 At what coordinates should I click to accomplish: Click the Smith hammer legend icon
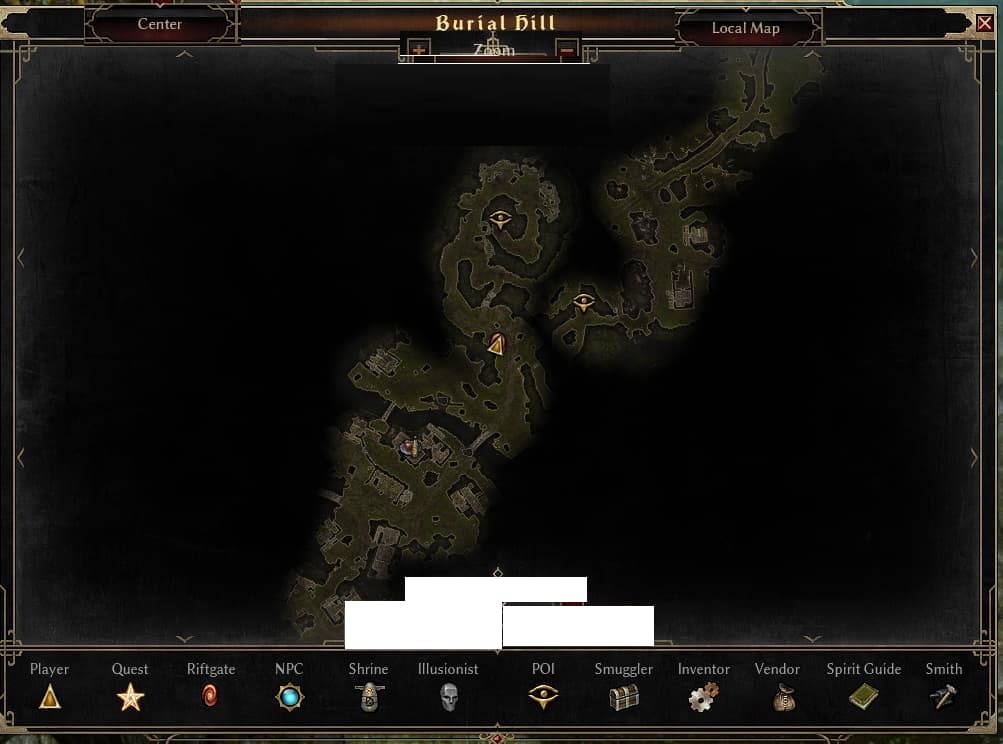[943, 697]
